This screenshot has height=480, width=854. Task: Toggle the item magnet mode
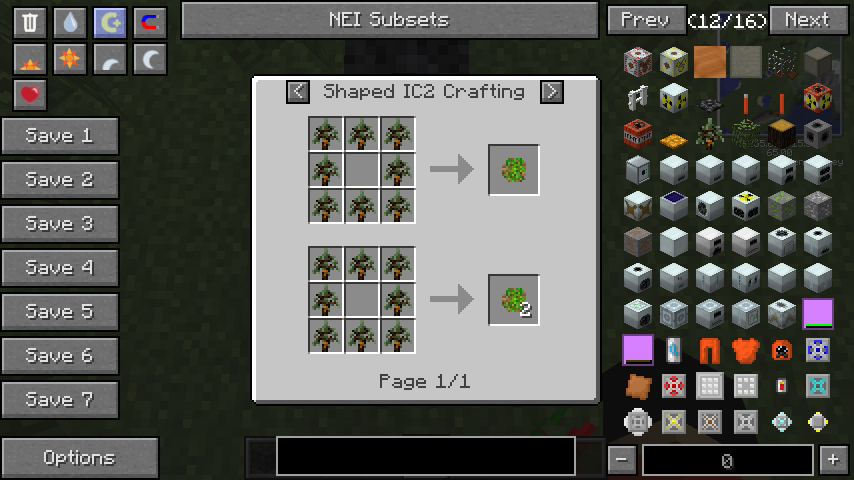coord(150,22)
